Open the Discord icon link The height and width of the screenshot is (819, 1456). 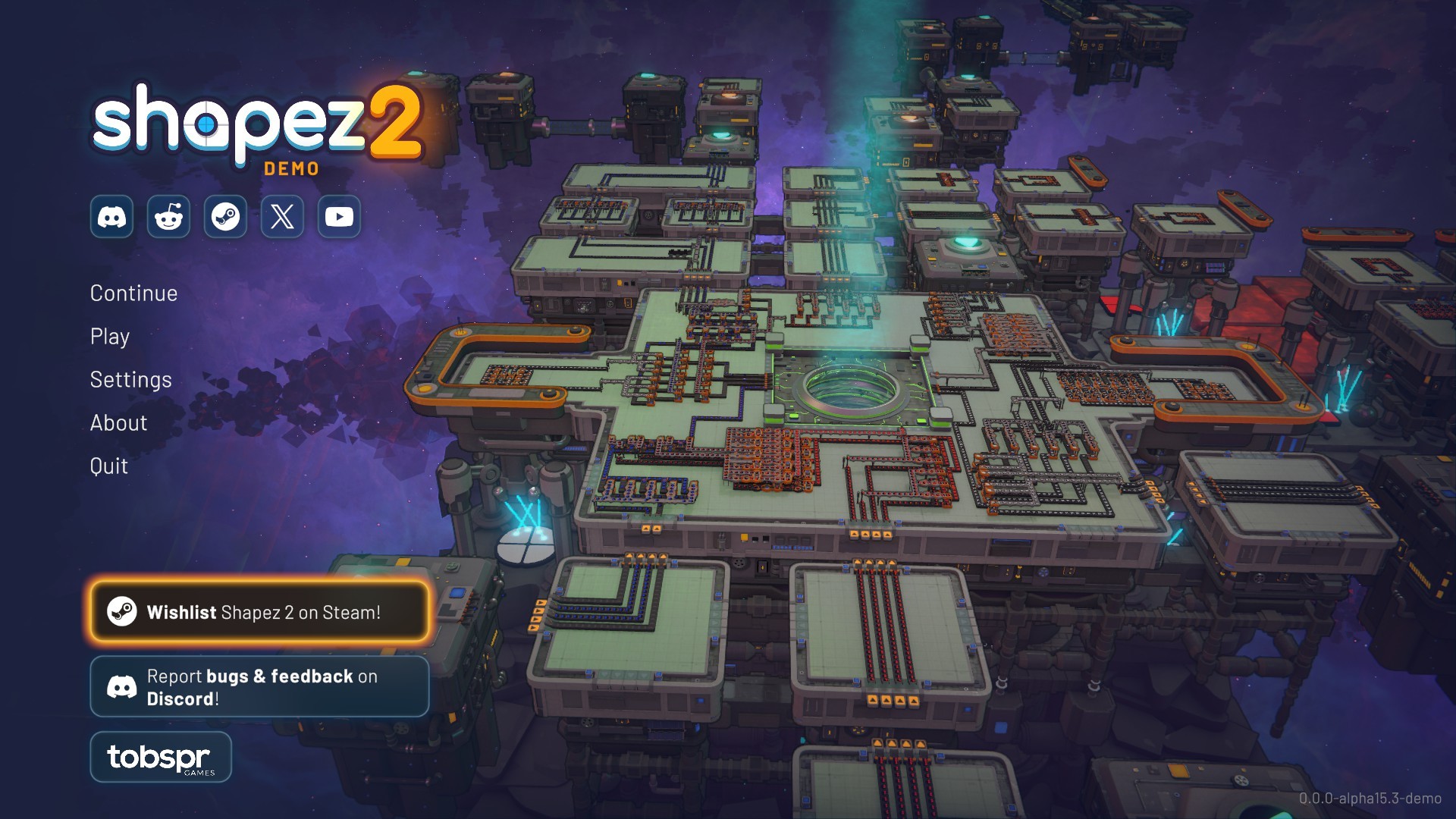point(112,218)
